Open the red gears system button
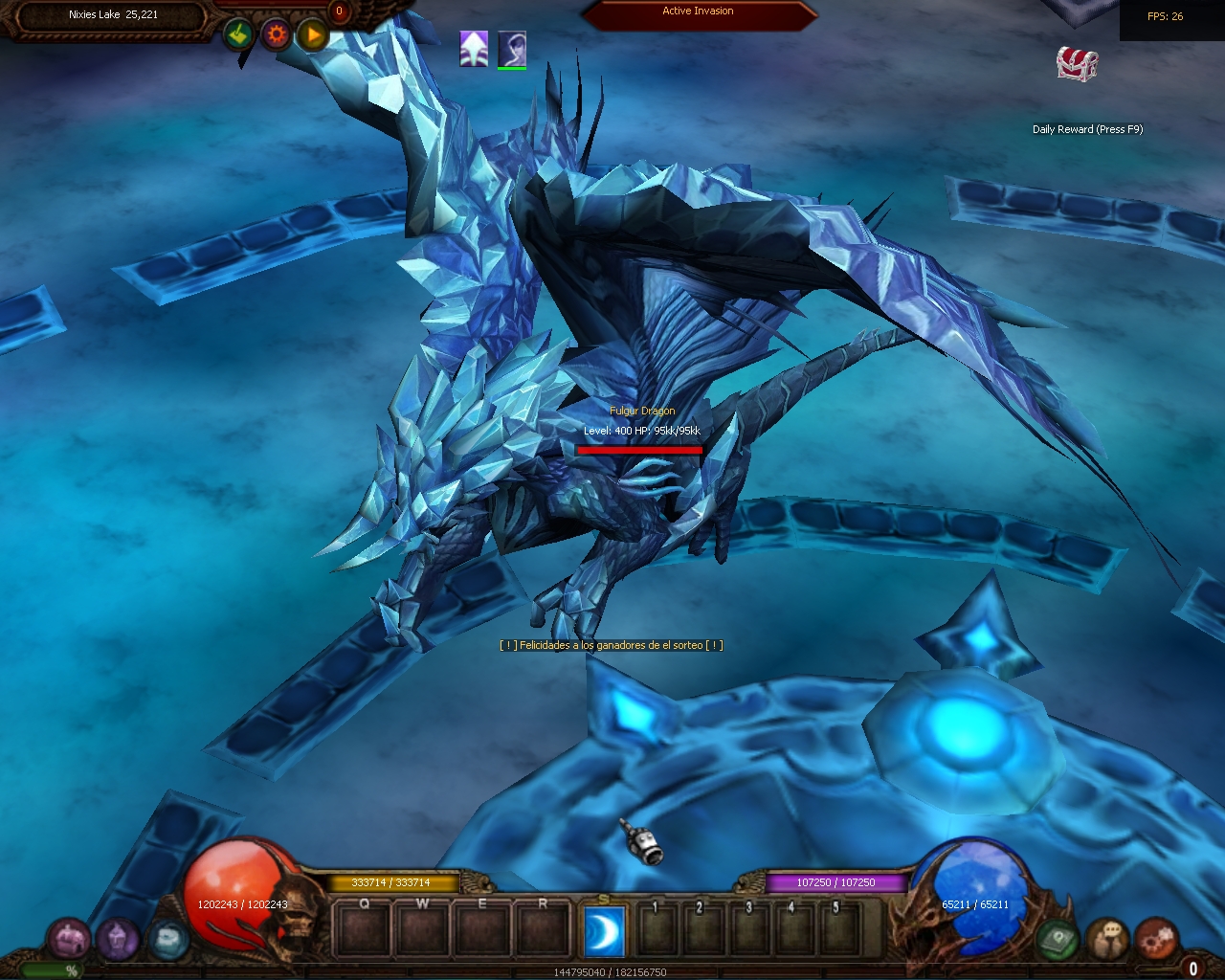Viewport: 1225px width, 980px height. coord(1156,939)
